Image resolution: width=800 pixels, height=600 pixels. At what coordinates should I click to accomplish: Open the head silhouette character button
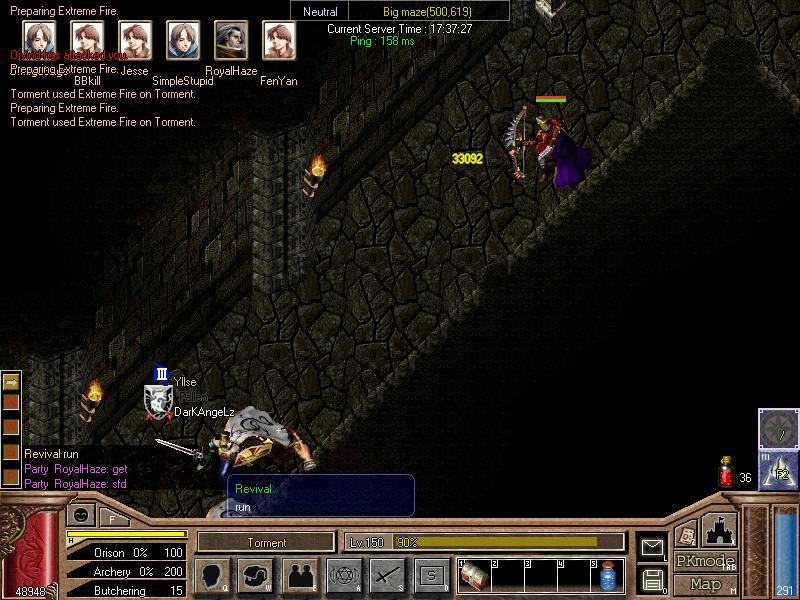(x=212, y=576)
